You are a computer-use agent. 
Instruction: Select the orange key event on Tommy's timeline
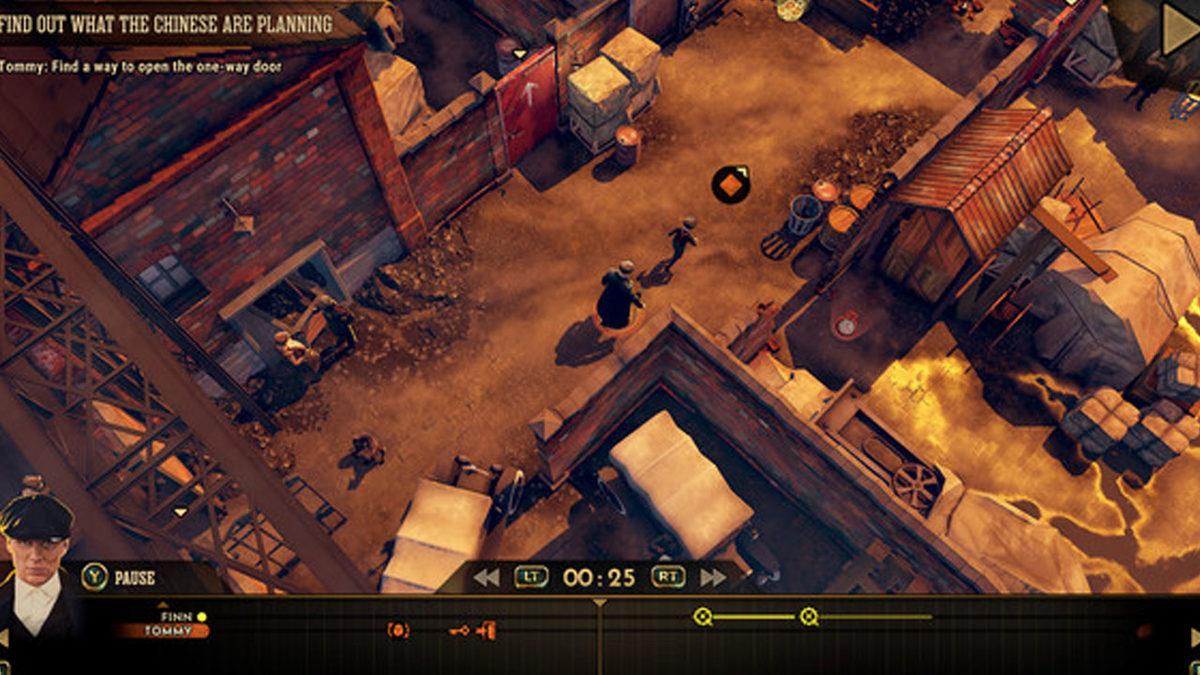(x=459, y=631)
